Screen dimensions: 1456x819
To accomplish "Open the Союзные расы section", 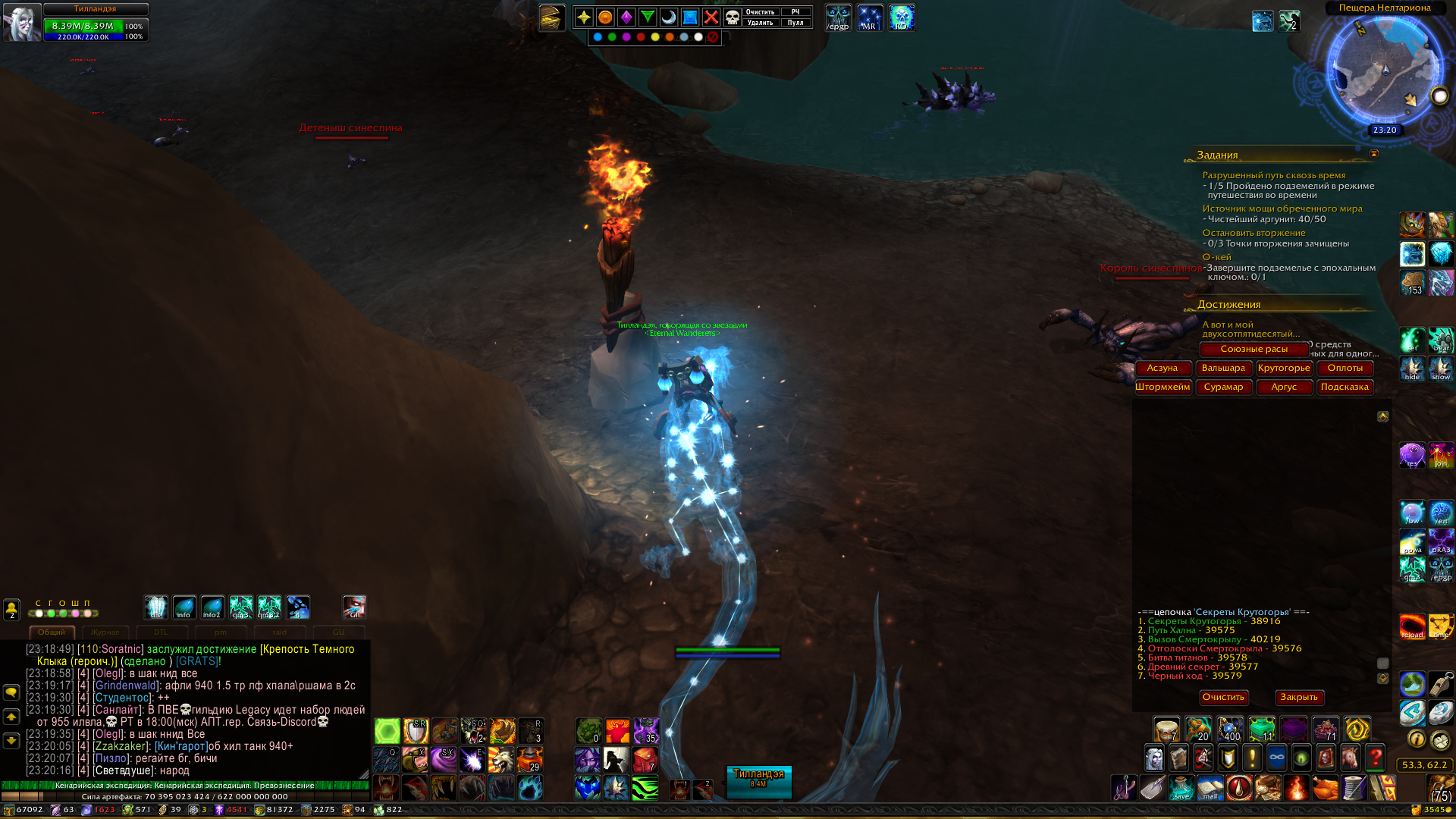I will 1254,349.
